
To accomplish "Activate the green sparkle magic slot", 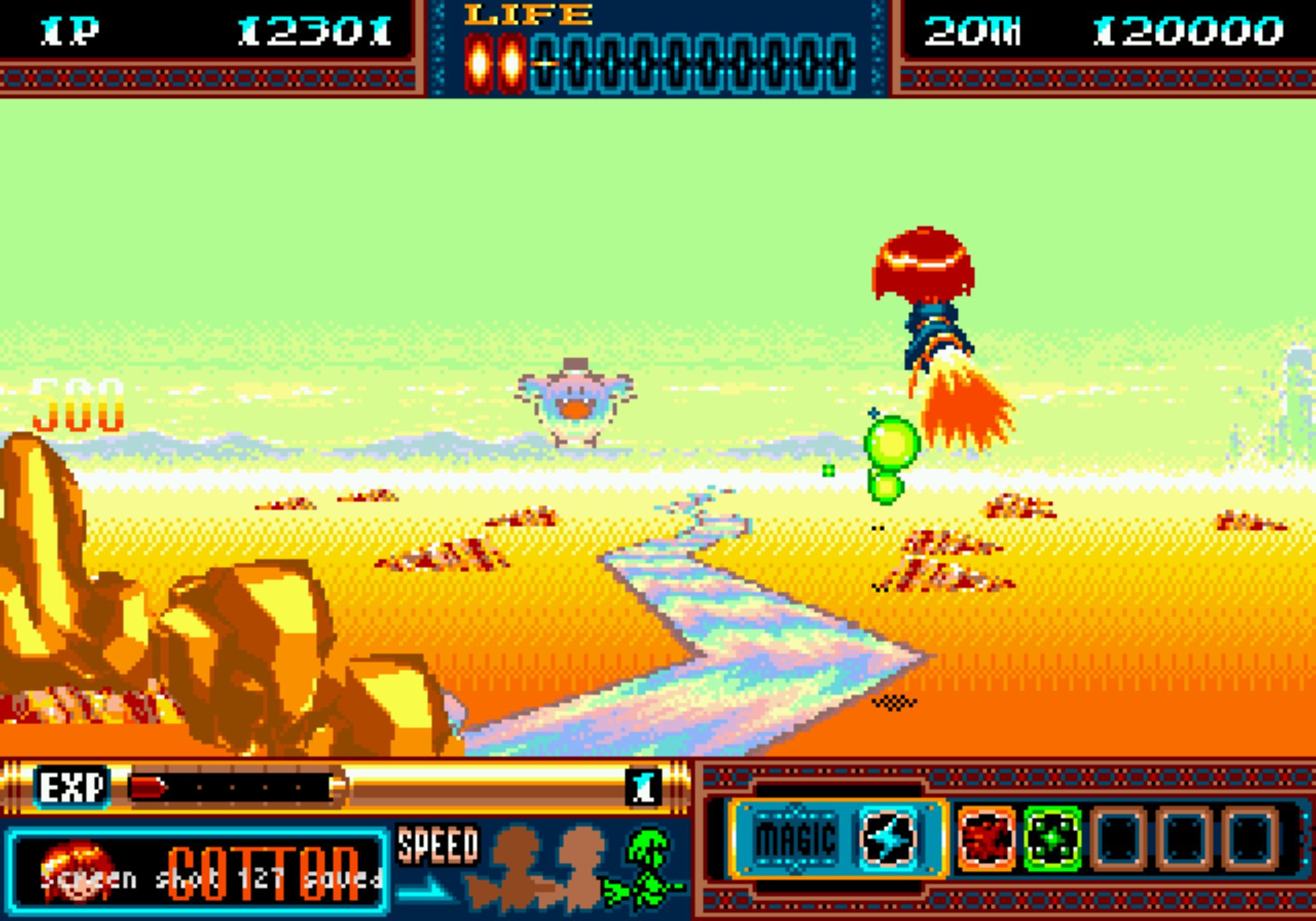I will tap(1052, 838).
